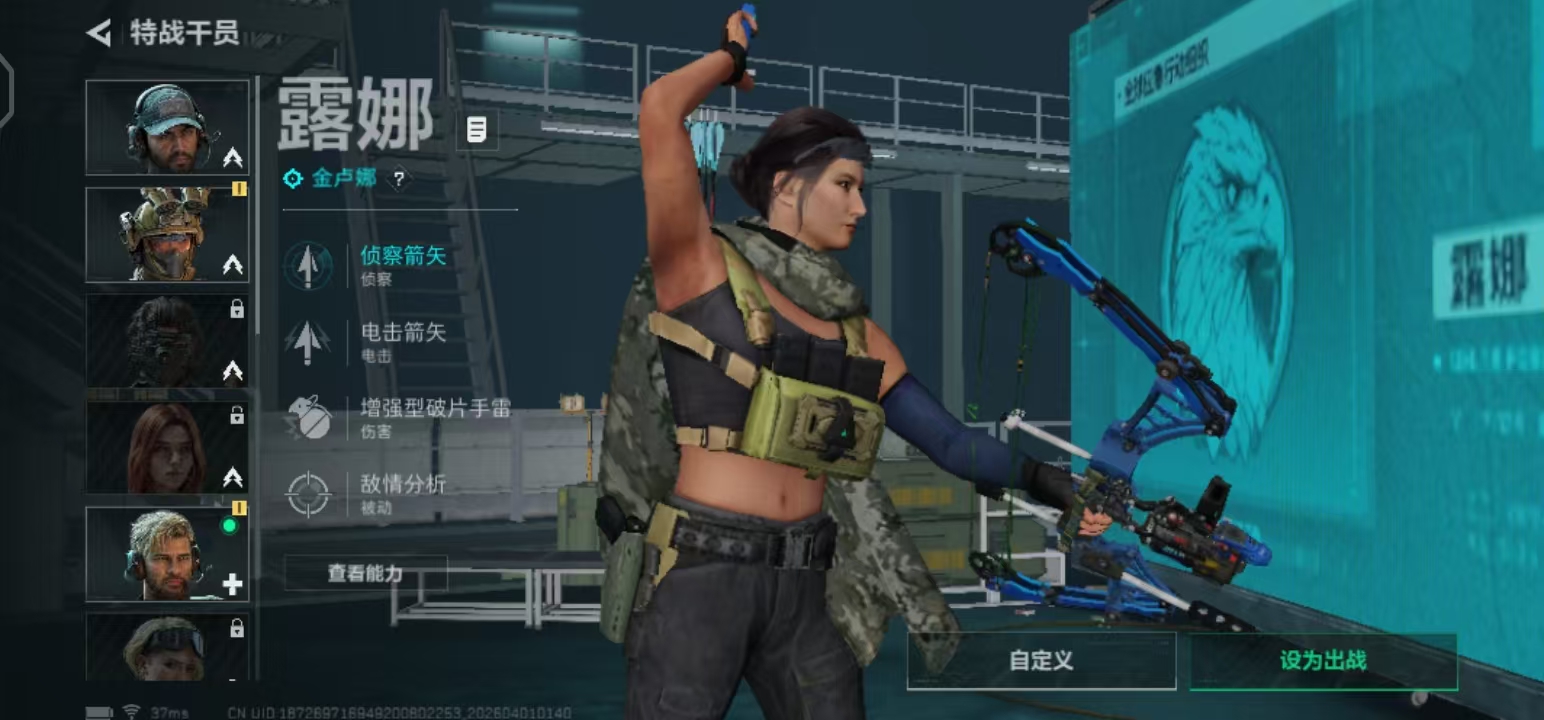Select the blond operator with headset
Image resolution: width=1544 pixels, height=720 pixels.
point(167,554)
